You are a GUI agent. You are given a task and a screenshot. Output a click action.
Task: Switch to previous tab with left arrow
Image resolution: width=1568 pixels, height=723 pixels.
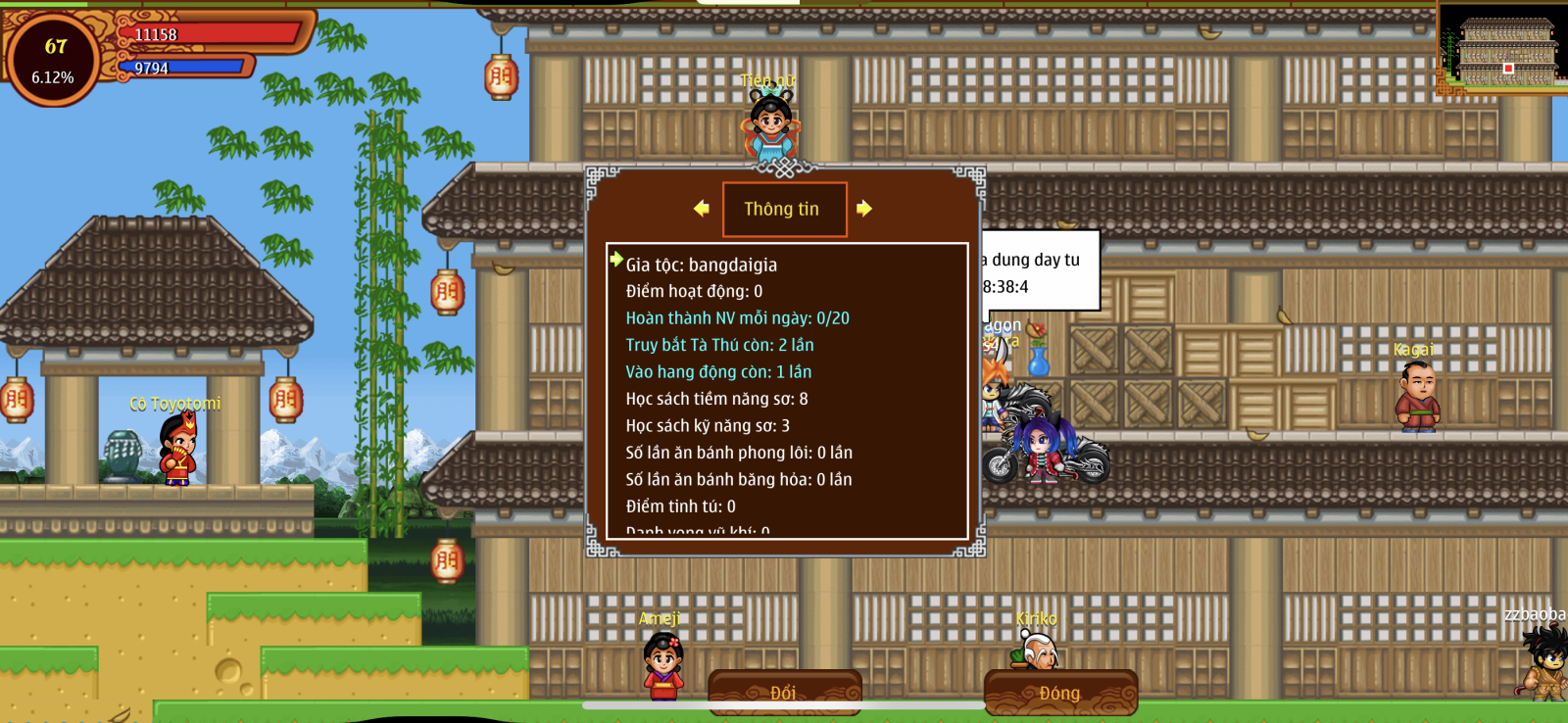click(x=701, y=209)
